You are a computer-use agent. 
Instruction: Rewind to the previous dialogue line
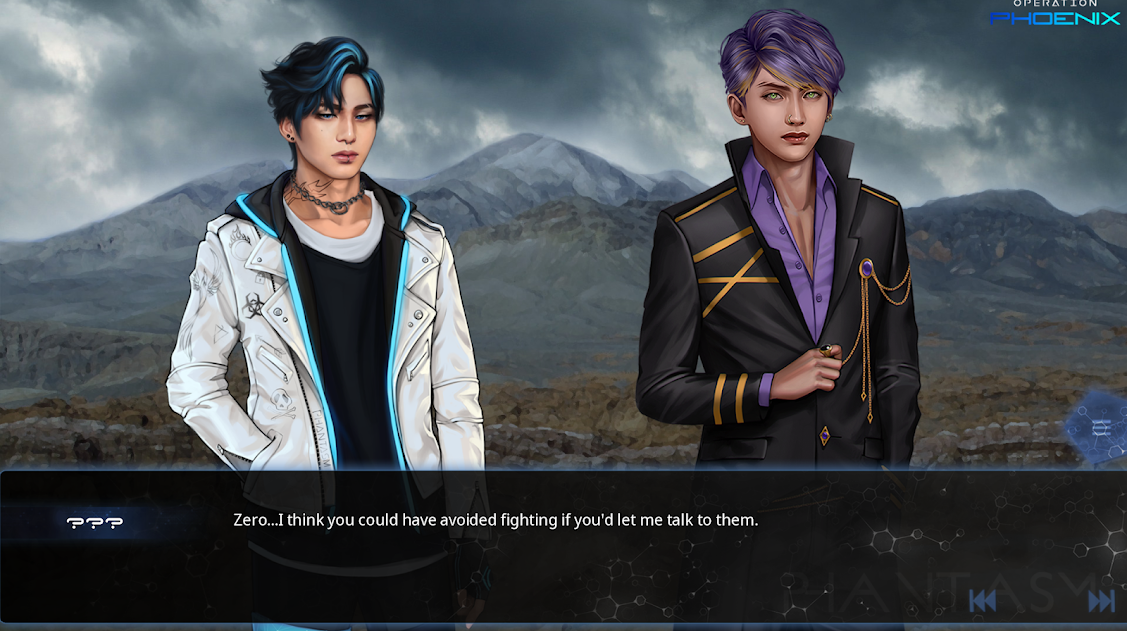982,601
